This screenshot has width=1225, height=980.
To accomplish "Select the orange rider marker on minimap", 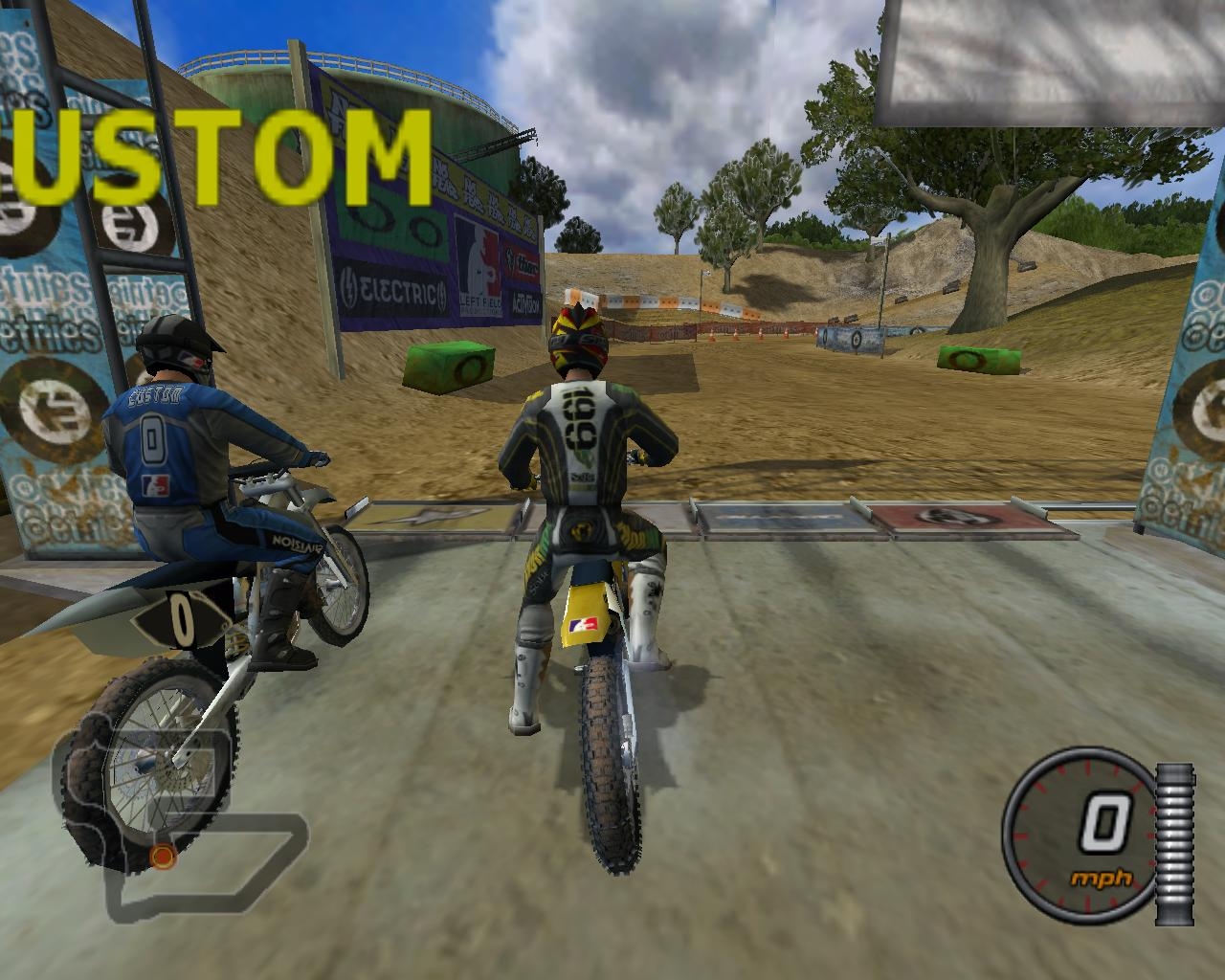I will coord(163,856).
